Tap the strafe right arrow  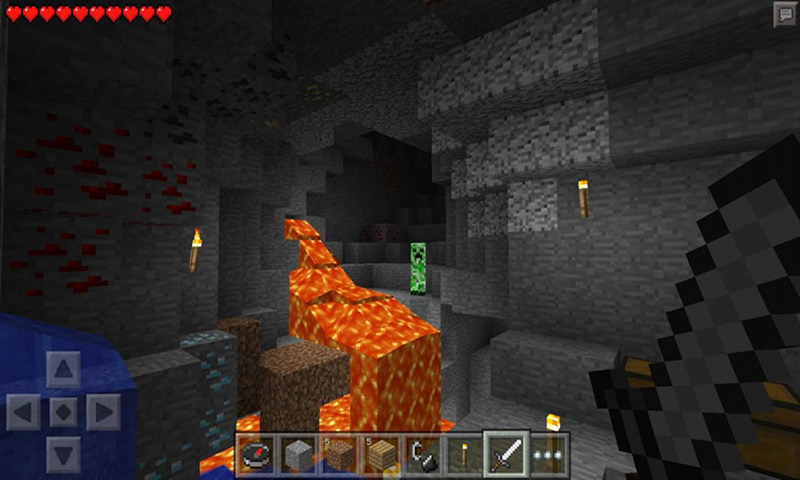coord(104,411)
